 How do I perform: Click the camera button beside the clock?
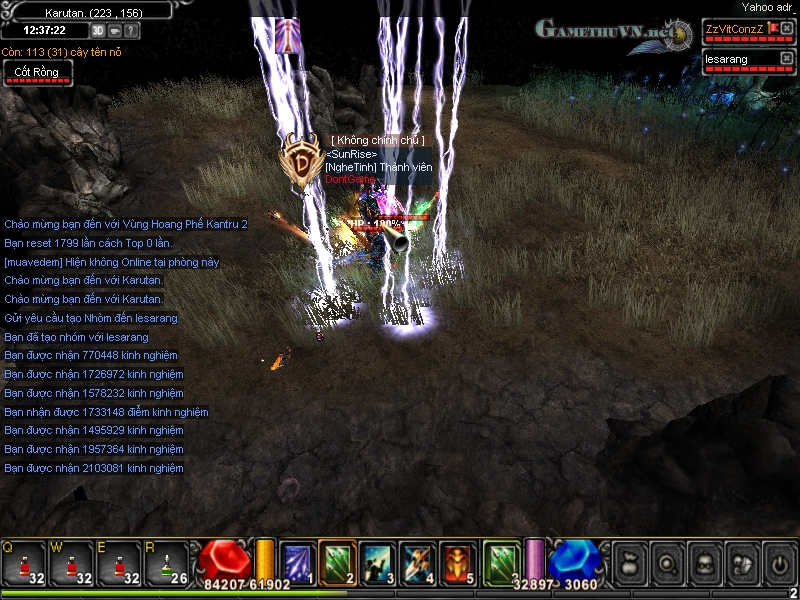(x=115, y=30)
